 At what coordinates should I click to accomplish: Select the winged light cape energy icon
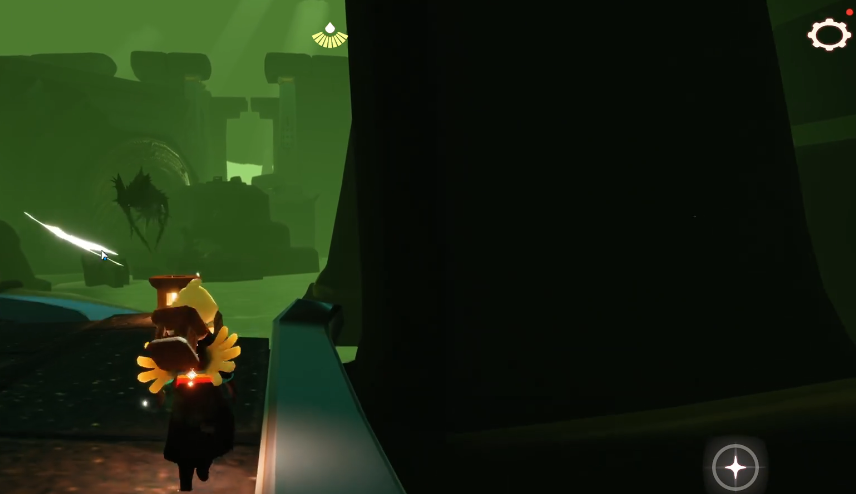[330, 36]
